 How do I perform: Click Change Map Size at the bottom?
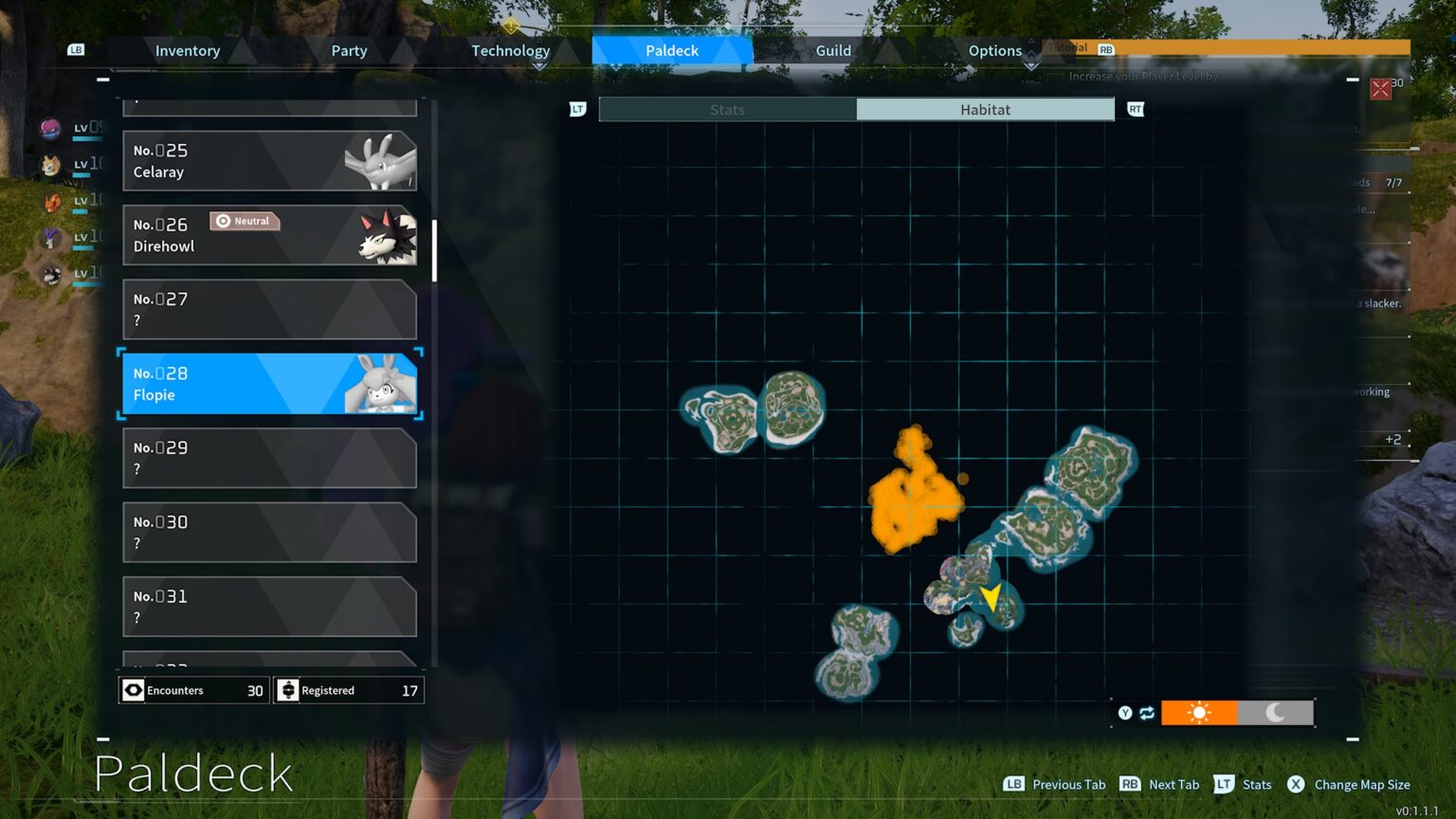[x=1362, y=784]
